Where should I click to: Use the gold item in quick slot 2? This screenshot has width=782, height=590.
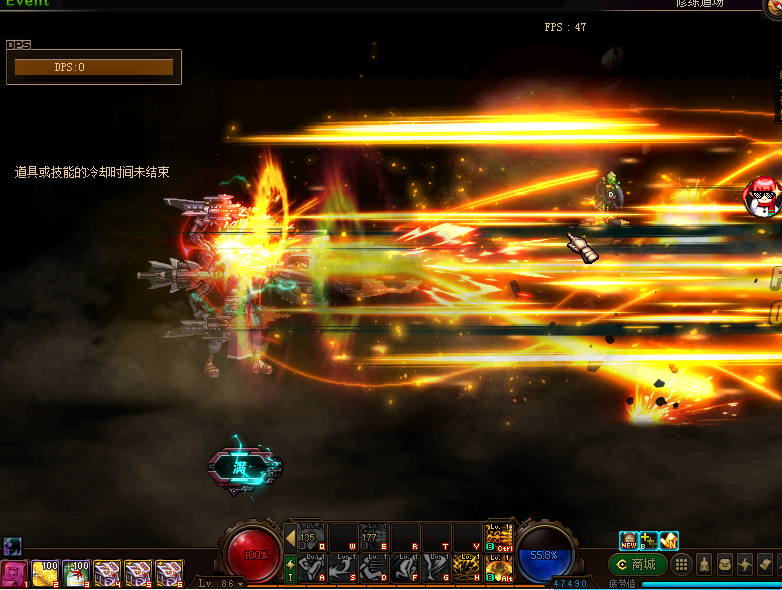point(45,573)
